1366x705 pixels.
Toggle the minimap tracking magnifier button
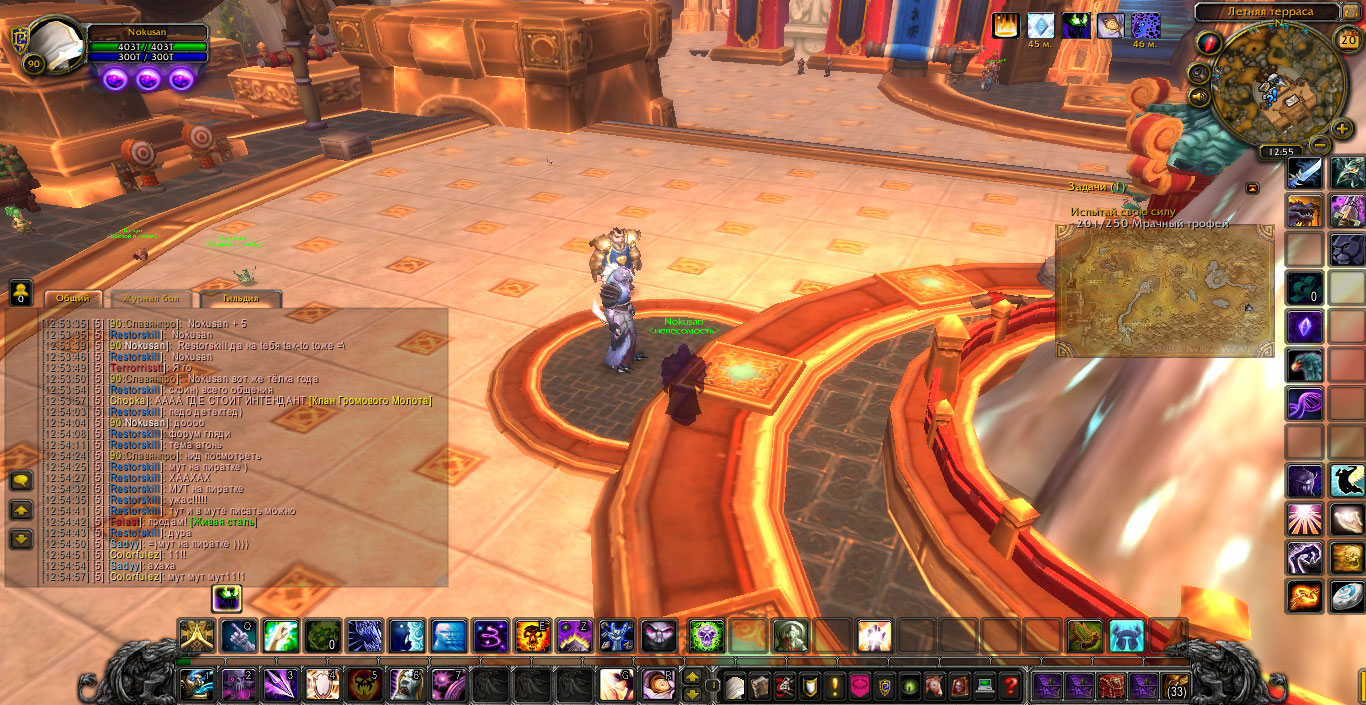(1199, 73)
